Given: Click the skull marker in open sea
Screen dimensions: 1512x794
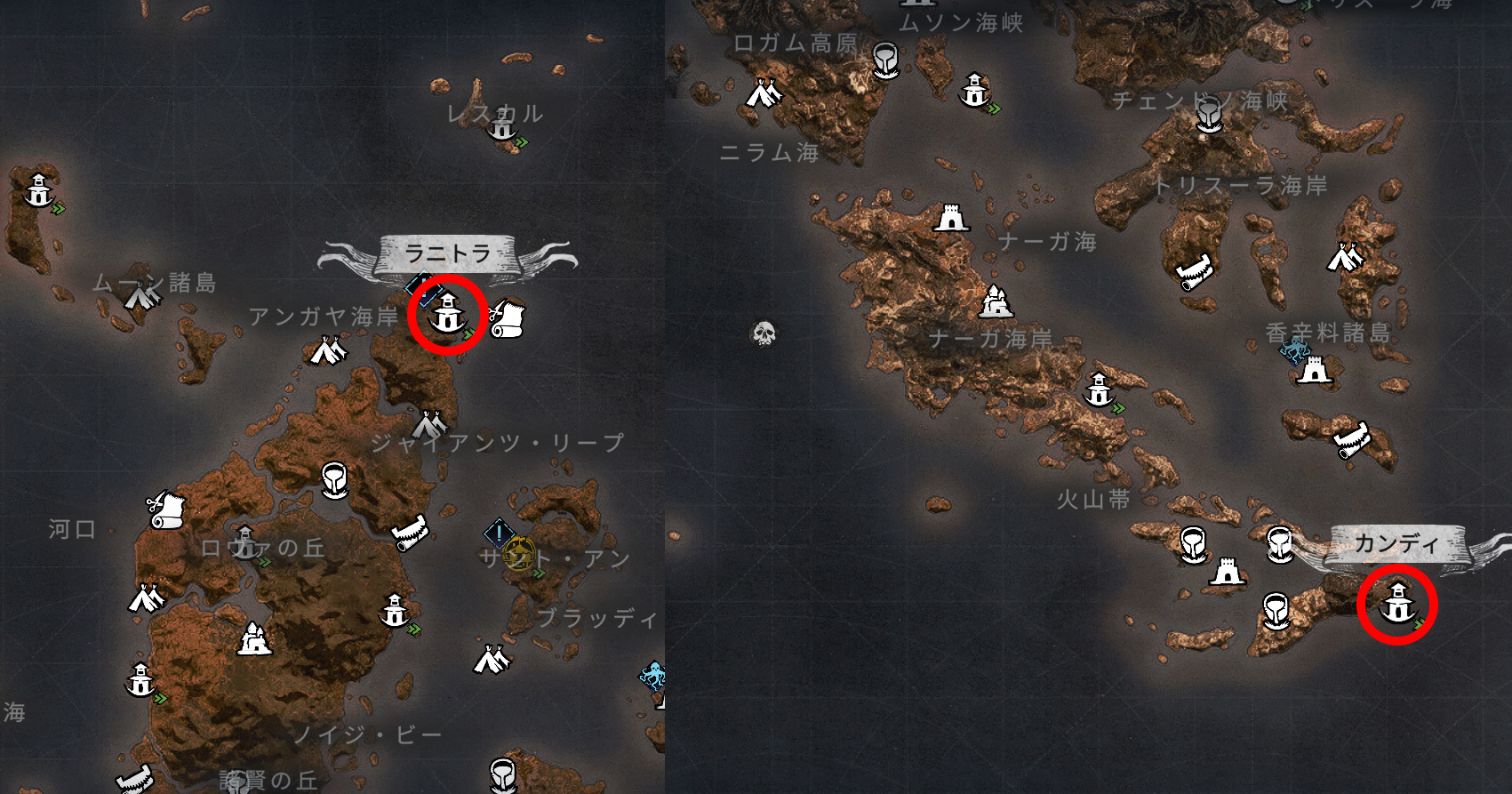Looking at the screenshot, I should (764, 333).
